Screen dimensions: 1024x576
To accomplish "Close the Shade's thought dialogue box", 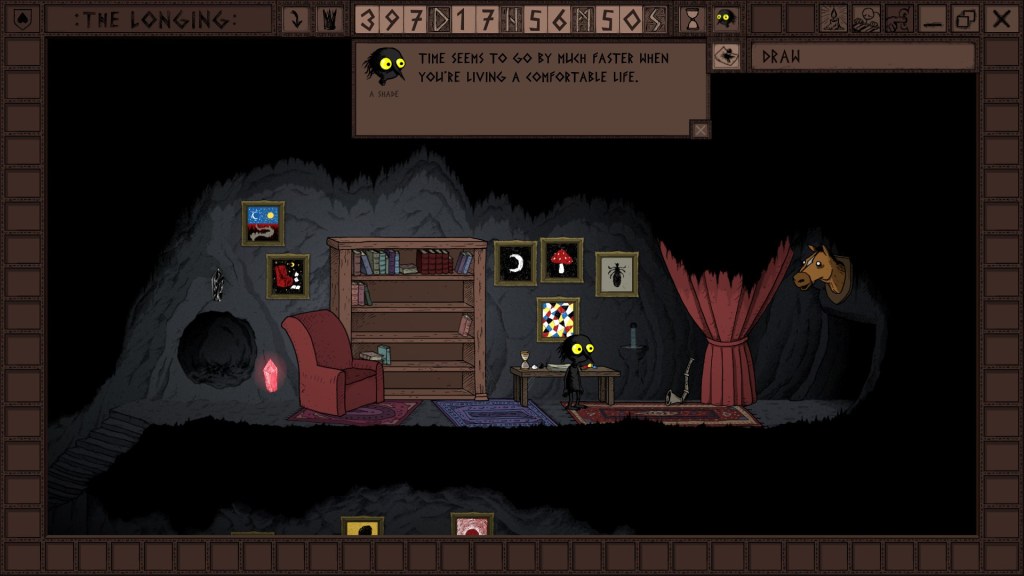I will click(700, 128).
